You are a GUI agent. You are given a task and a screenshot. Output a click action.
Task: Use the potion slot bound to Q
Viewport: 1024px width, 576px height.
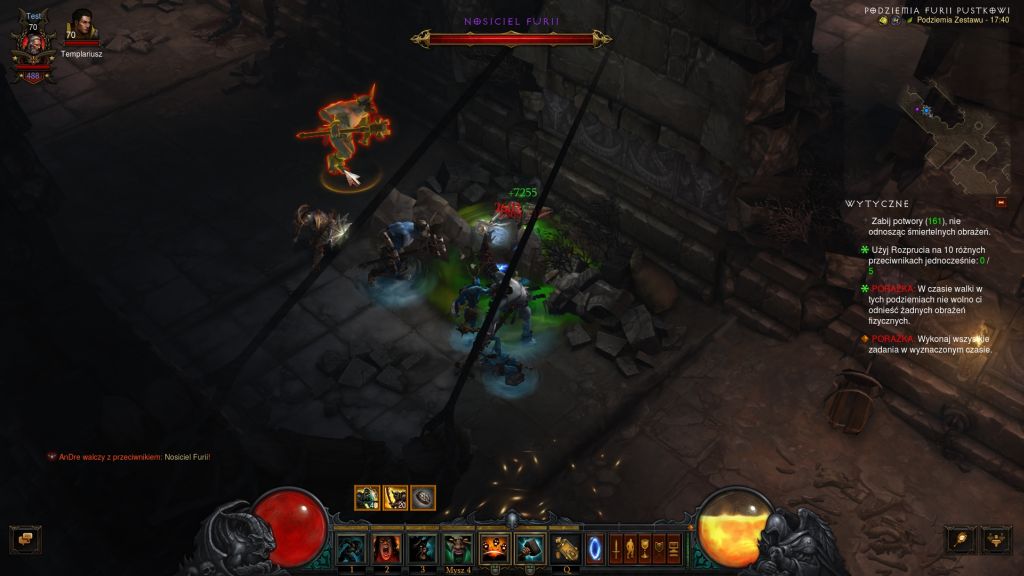(566, 548)
